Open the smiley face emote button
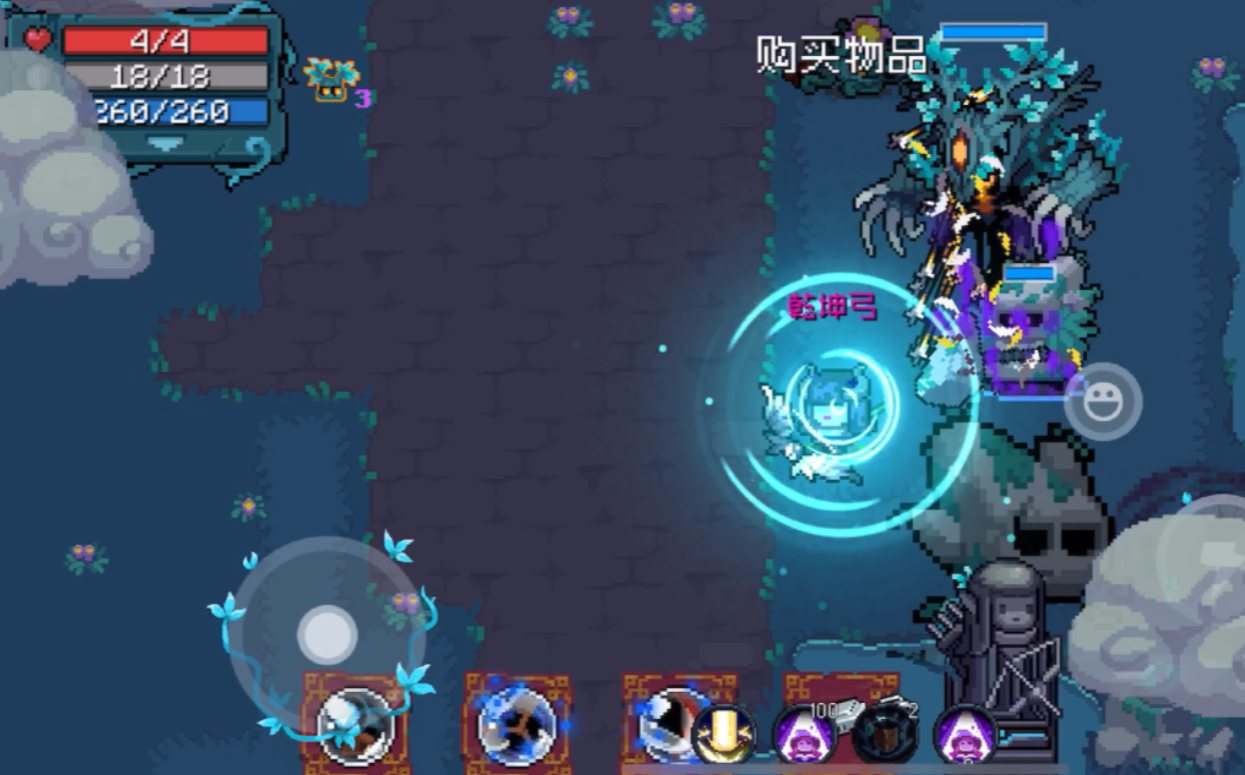 1103,402
